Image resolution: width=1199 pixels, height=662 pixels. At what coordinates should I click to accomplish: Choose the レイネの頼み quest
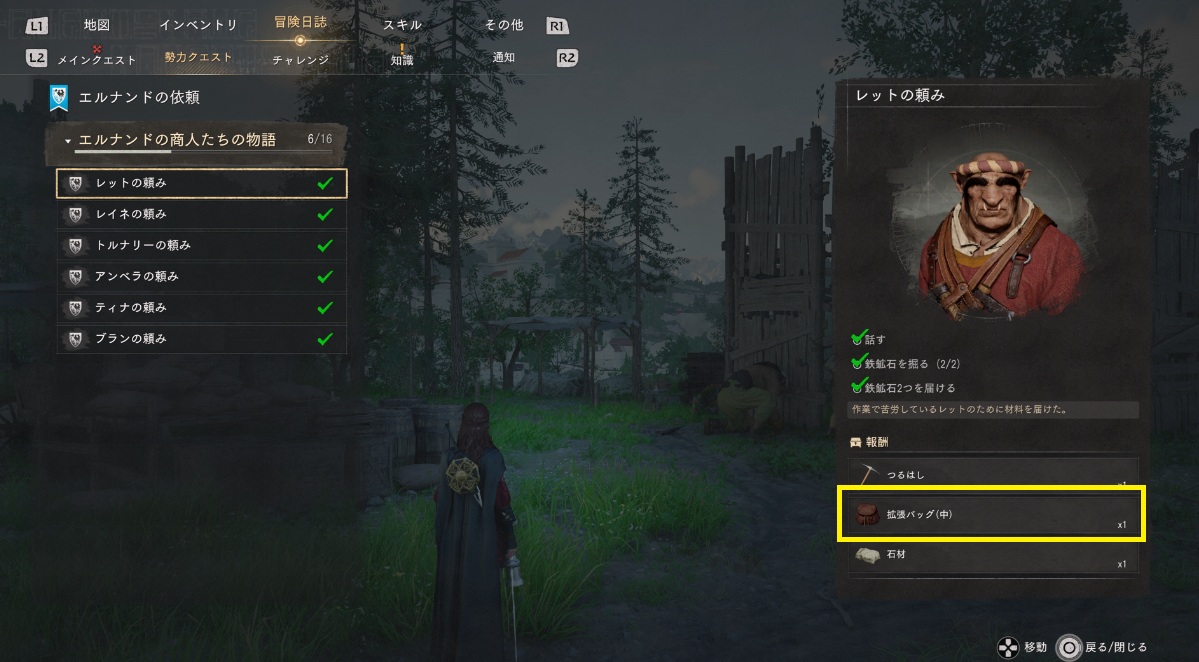(201, 214)
